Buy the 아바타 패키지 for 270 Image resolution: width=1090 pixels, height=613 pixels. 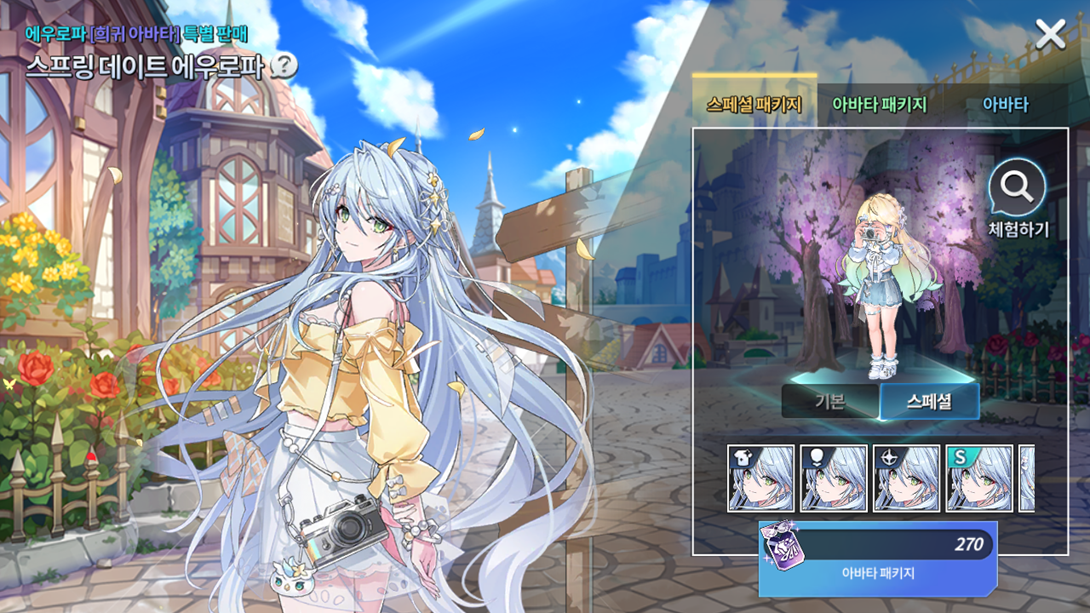click(877, 558)
